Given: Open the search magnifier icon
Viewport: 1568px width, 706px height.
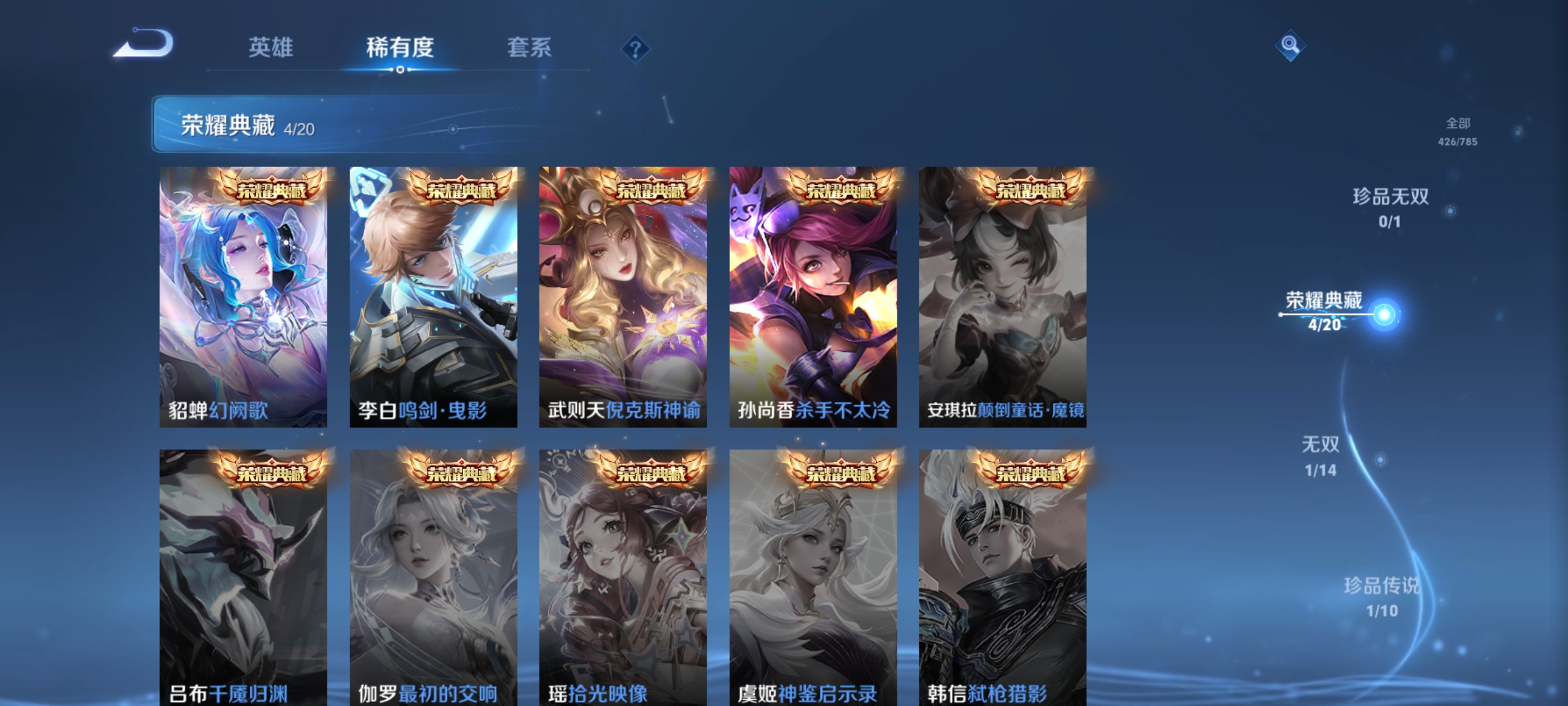Looking at the screenshot, I should [x=1290, y=46].
